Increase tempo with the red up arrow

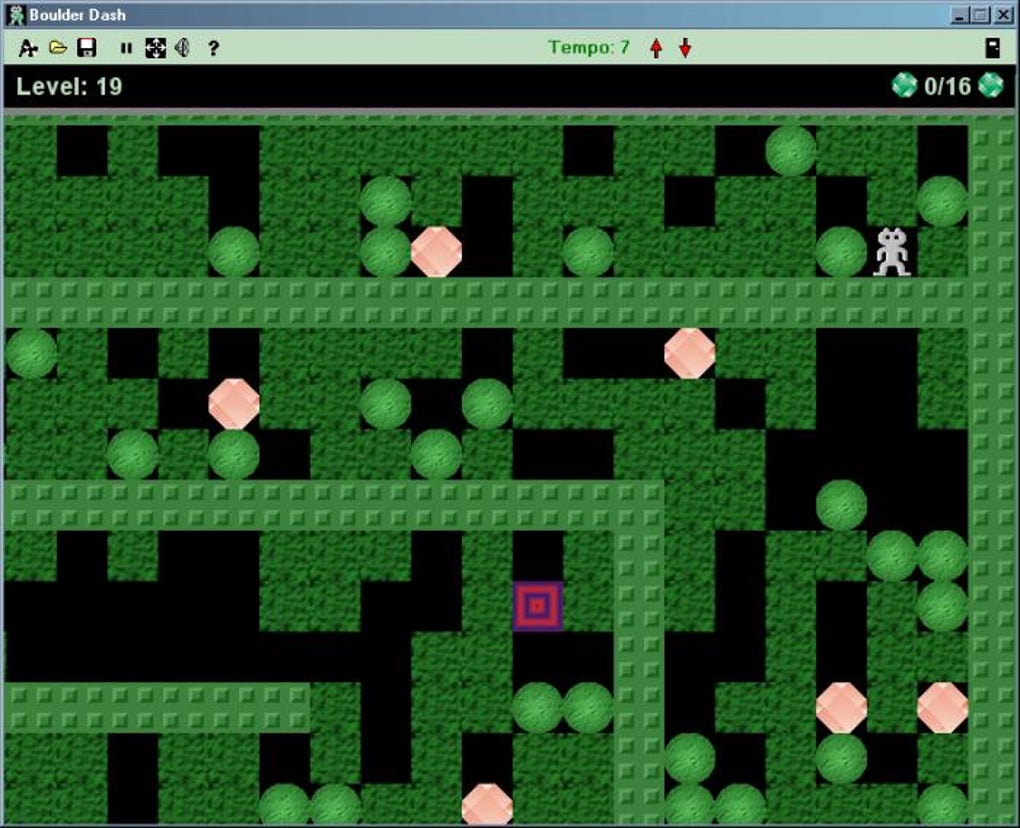click(656, 48)
